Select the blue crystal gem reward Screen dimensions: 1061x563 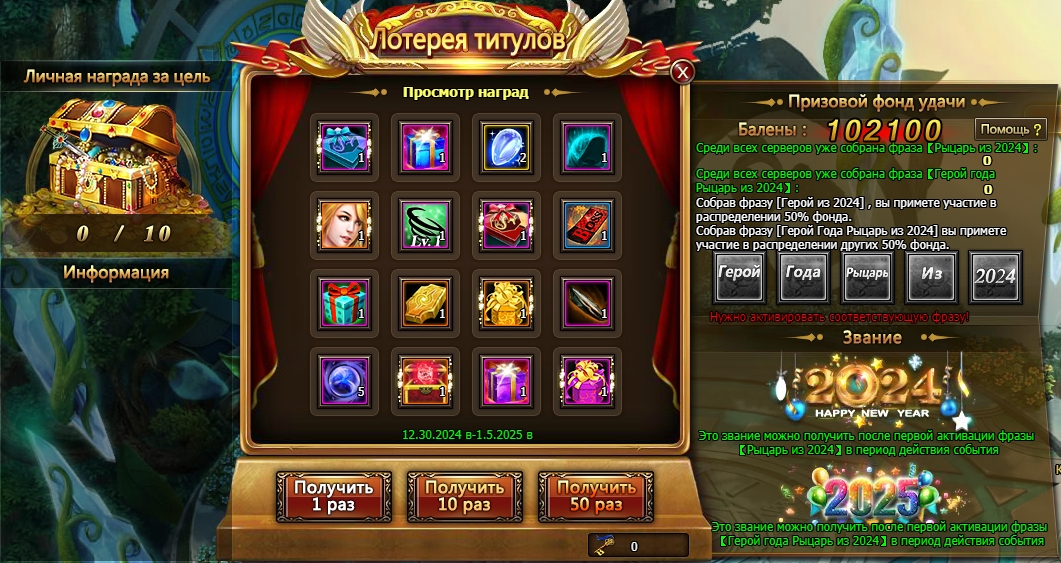506,143
